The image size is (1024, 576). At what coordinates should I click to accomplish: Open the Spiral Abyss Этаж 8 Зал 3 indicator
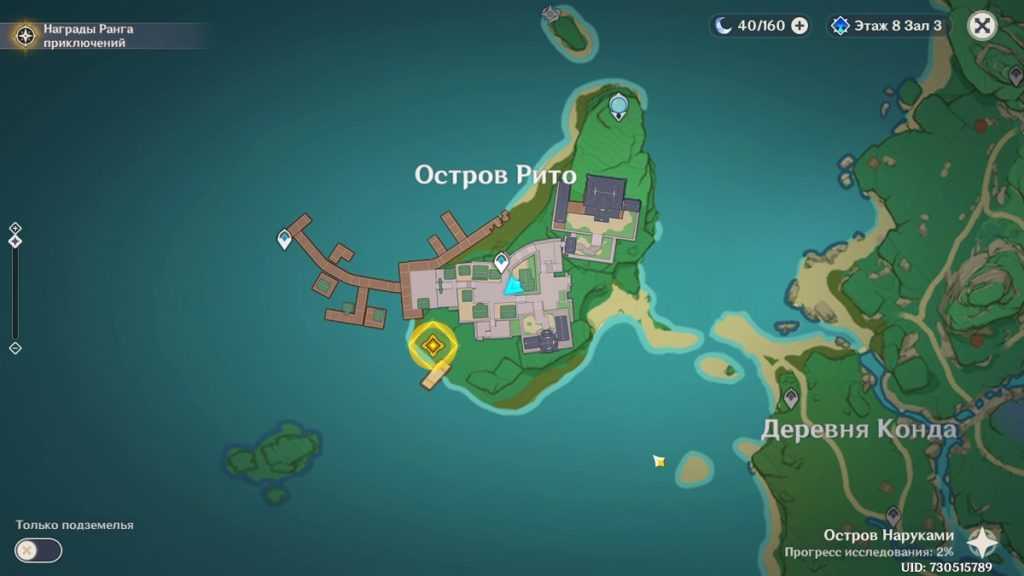click(x=886, y=26)
